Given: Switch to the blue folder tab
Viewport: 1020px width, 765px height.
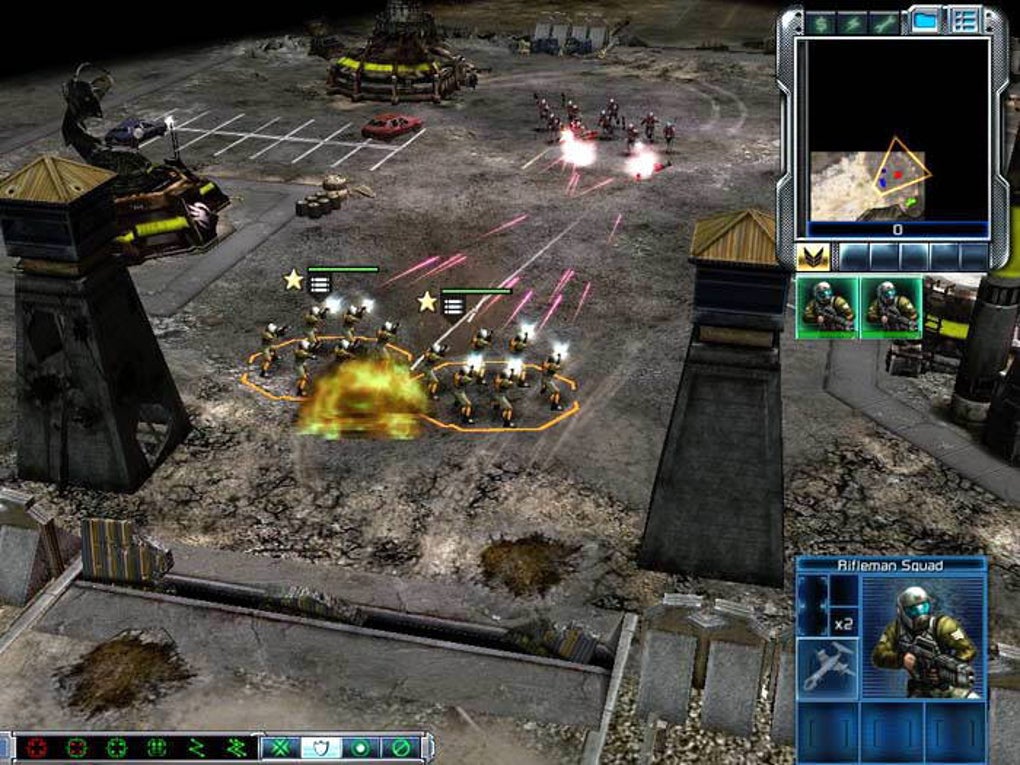Looking at the screenshot, I should point(926,20).
